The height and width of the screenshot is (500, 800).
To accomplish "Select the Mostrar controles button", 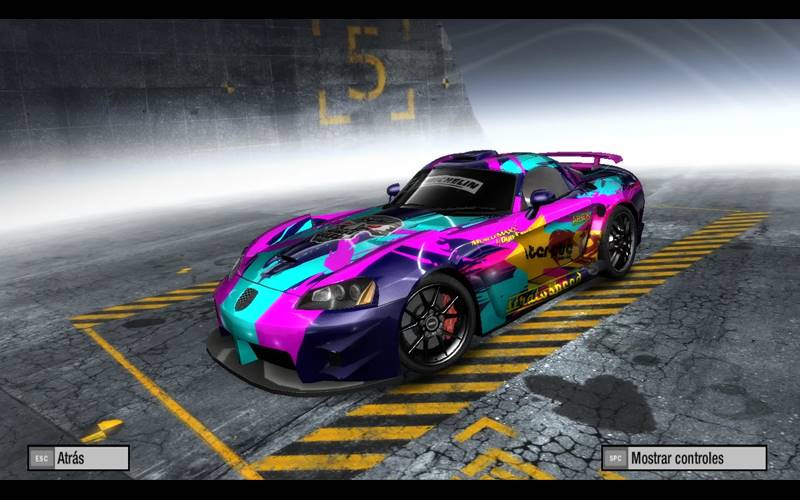I will coord(684,458).
